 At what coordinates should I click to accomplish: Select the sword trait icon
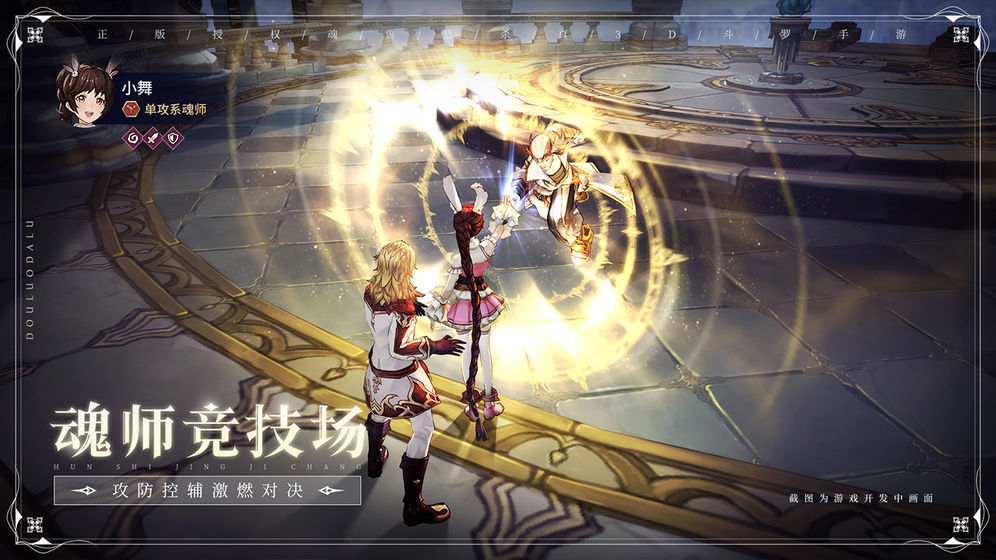pos(151,138)
